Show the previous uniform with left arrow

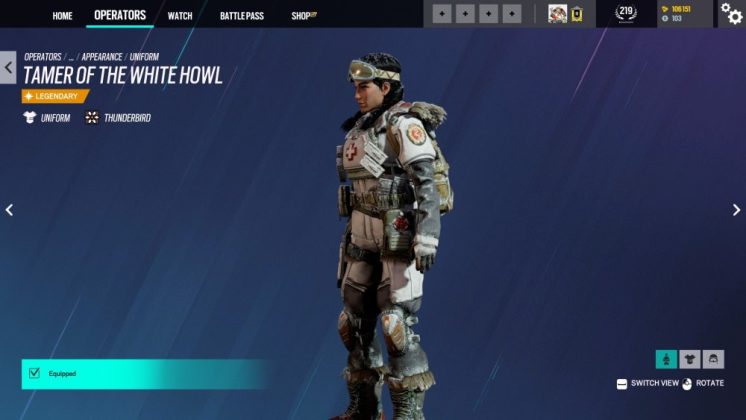(9, 210)
